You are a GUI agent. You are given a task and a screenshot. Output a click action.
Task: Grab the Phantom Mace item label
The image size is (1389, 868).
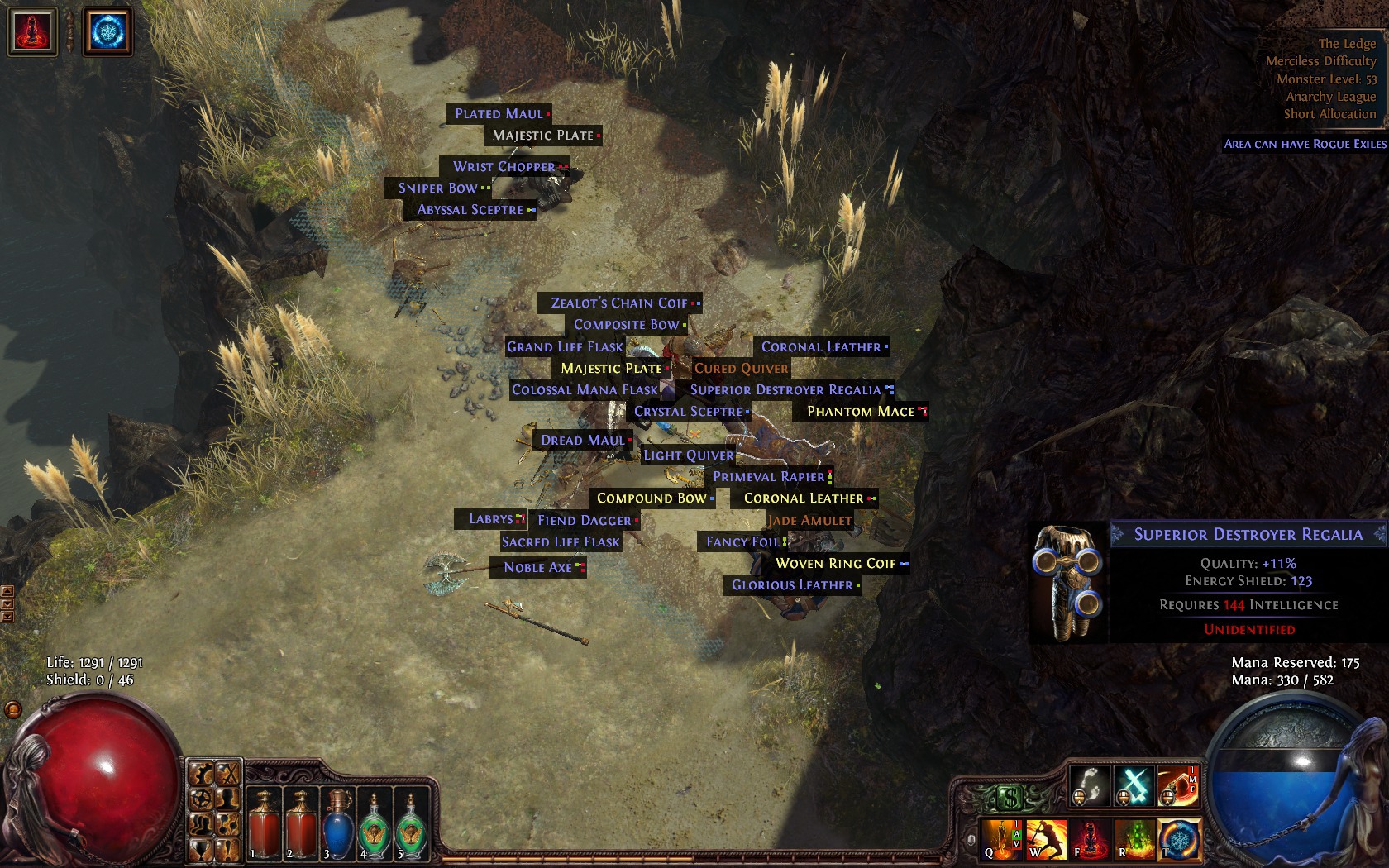click(x=861, y=411)
